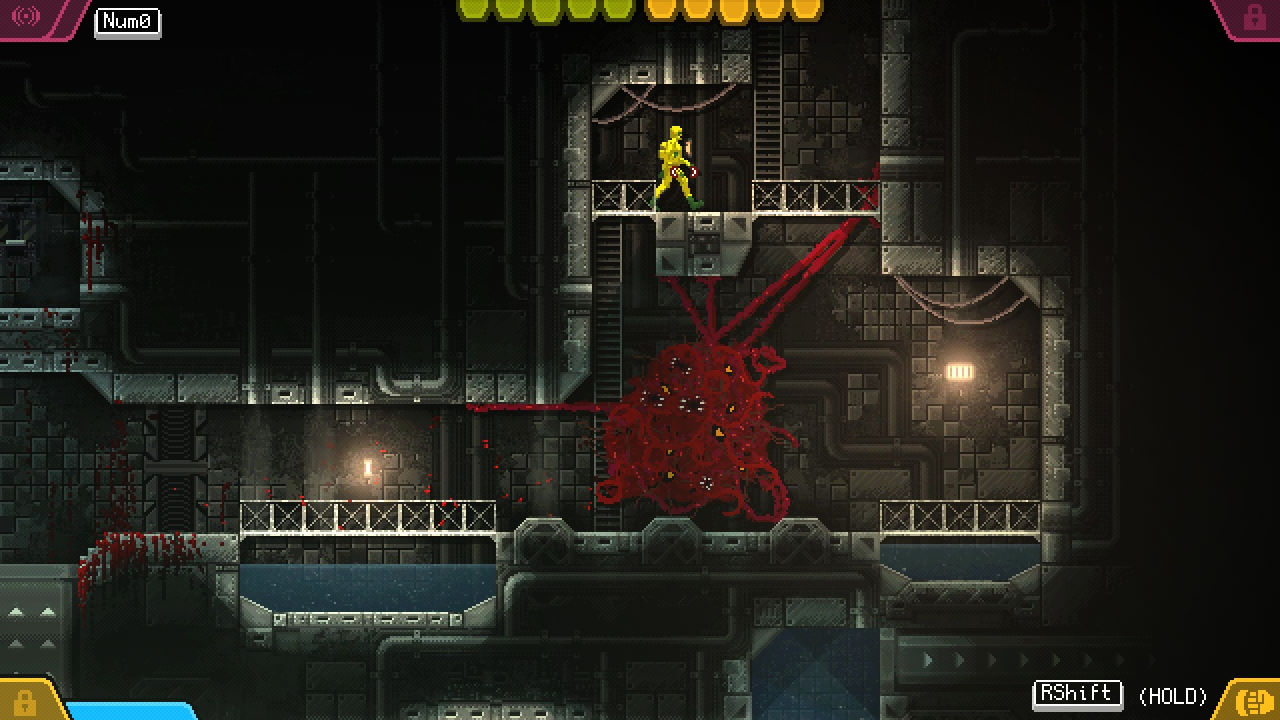Use the yellow fist ability icon

click(1251, 700)
